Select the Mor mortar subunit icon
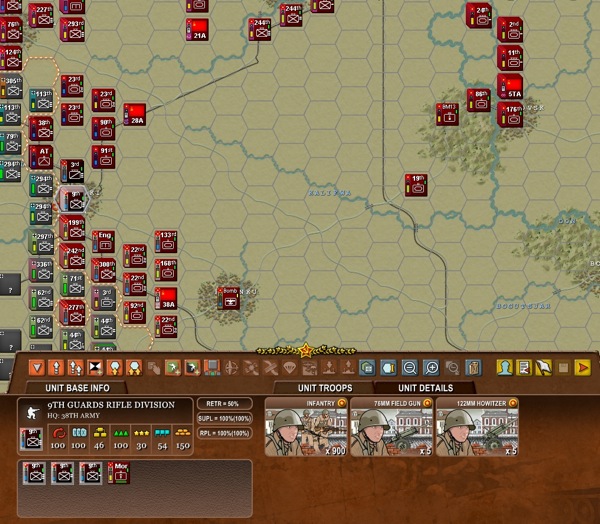 coord(122,474)
